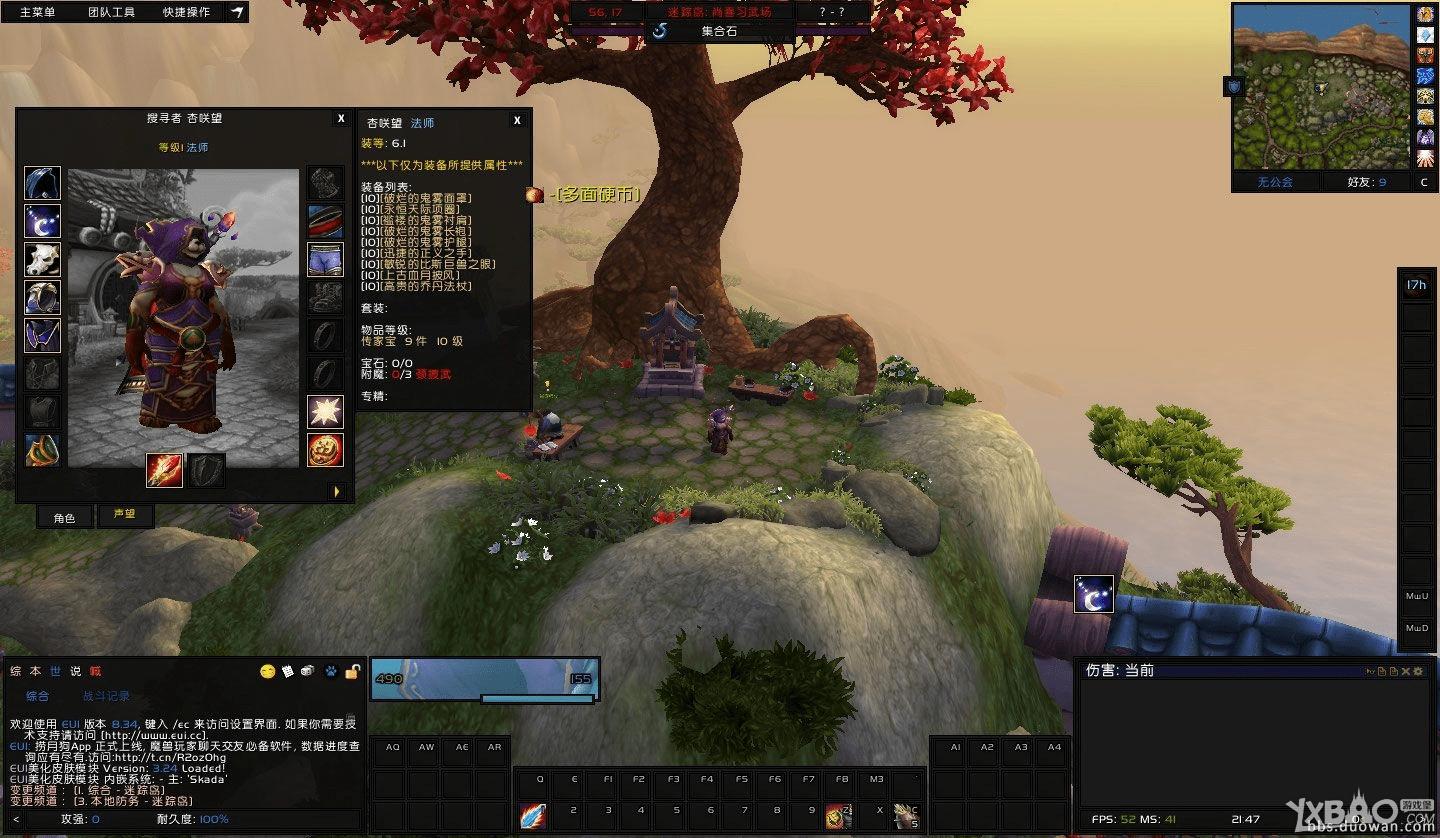
Task: Select the staff main-hand weapon slot
Action: (164, 470)
